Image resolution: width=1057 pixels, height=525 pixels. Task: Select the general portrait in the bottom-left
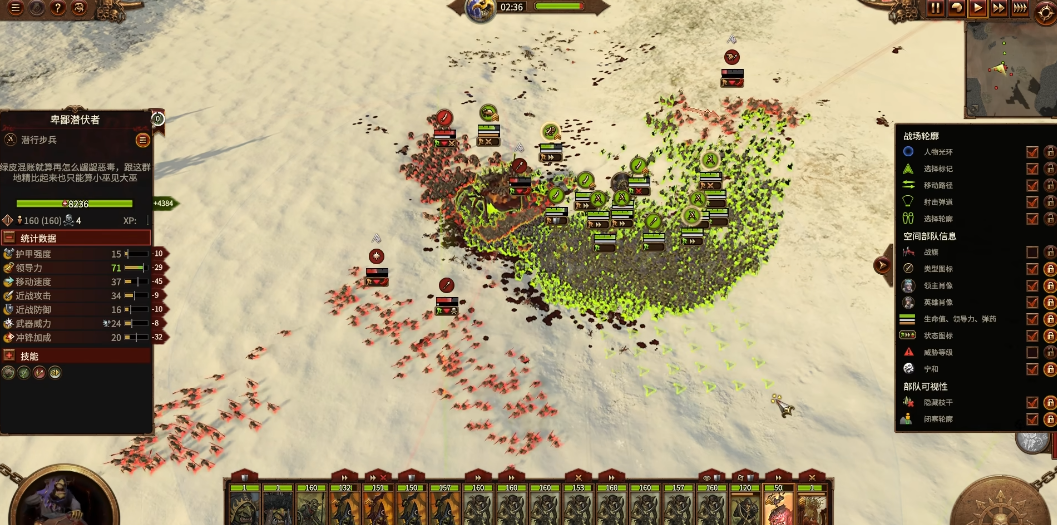point(55,497)
